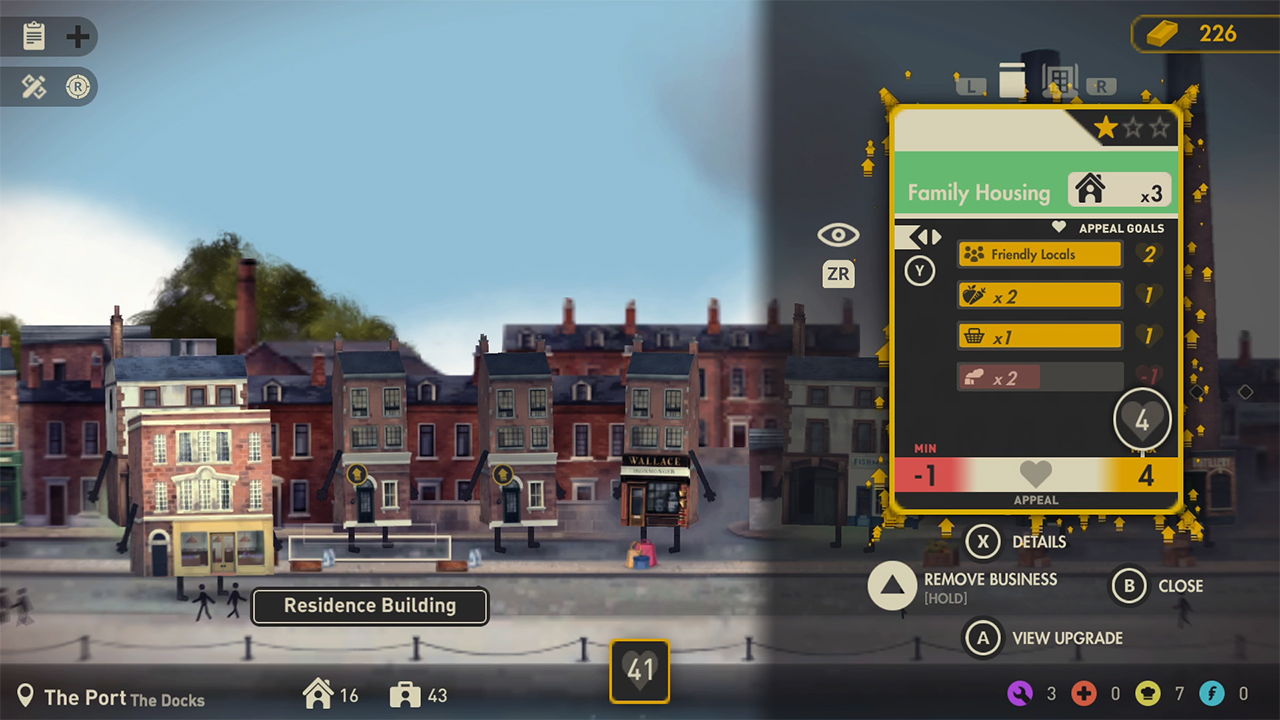Toggle the eye visibility icon
Viewport: 1280px width, 720px height.
[x=838, y=236]
